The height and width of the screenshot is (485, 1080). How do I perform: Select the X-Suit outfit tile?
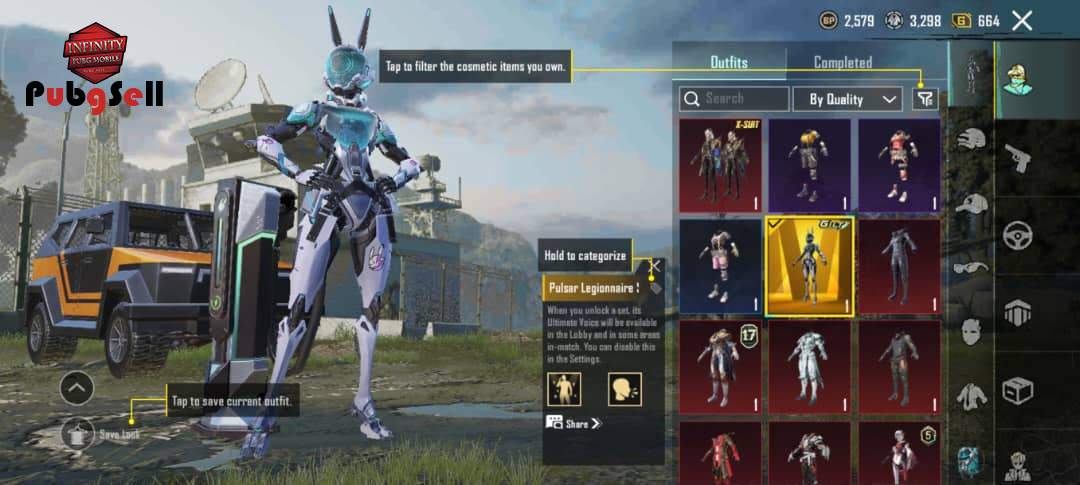[x=720, y=165]
